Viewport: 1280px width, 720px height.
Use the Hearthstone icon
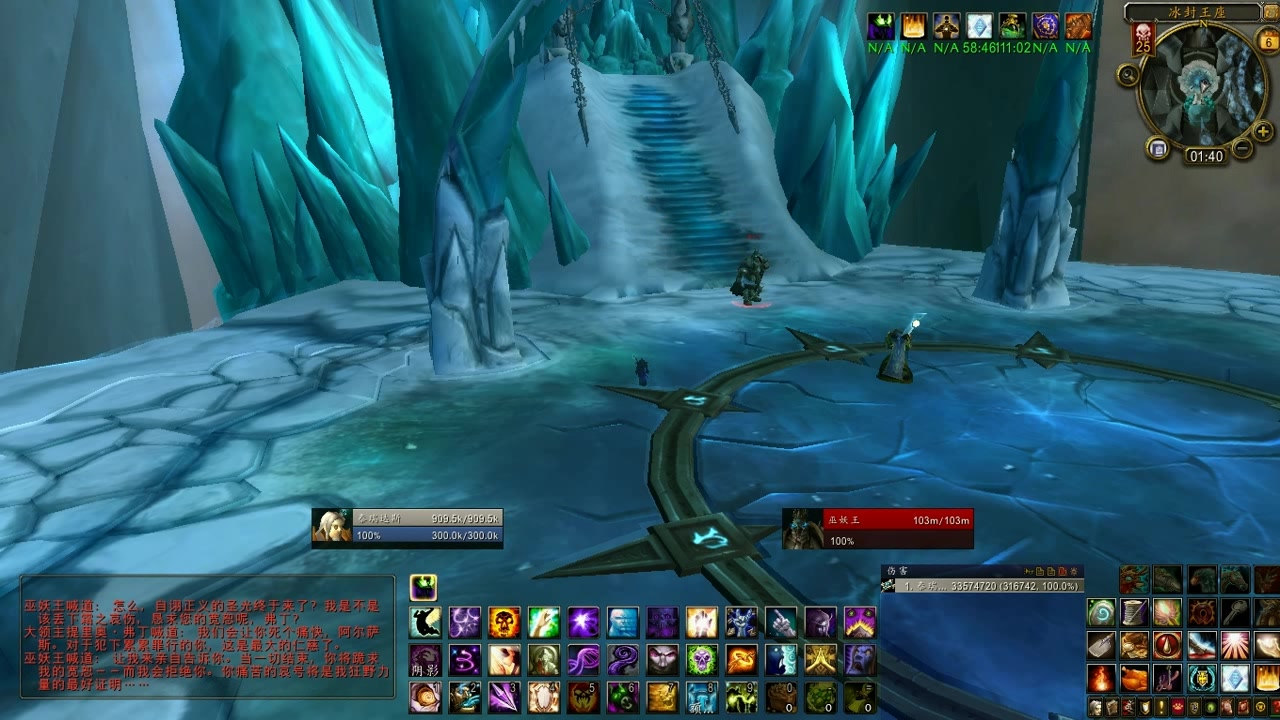point(1101,612)
